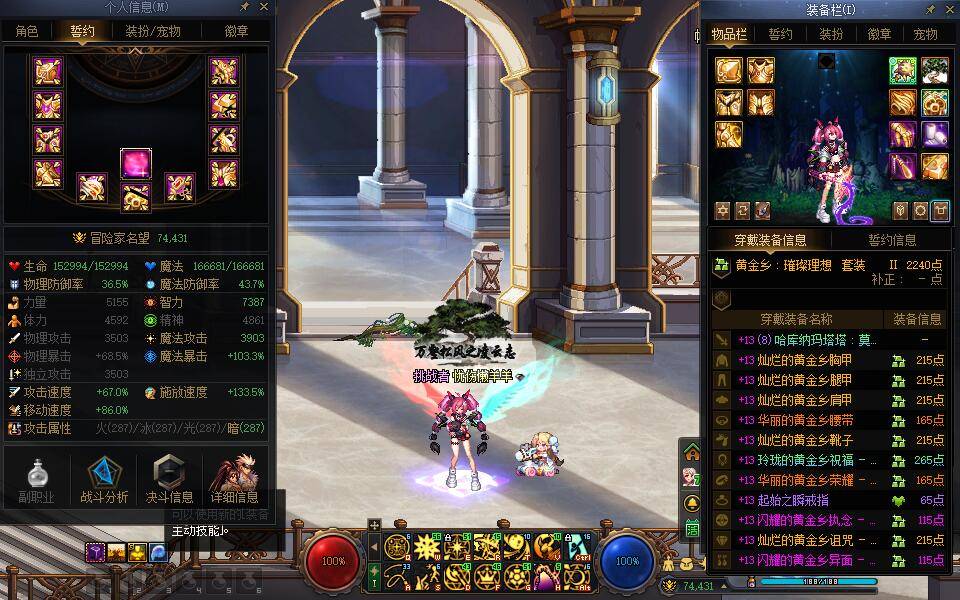Open the 装扮/宠物 tab in personal info

pyautogui.click(x=152, y=31)
